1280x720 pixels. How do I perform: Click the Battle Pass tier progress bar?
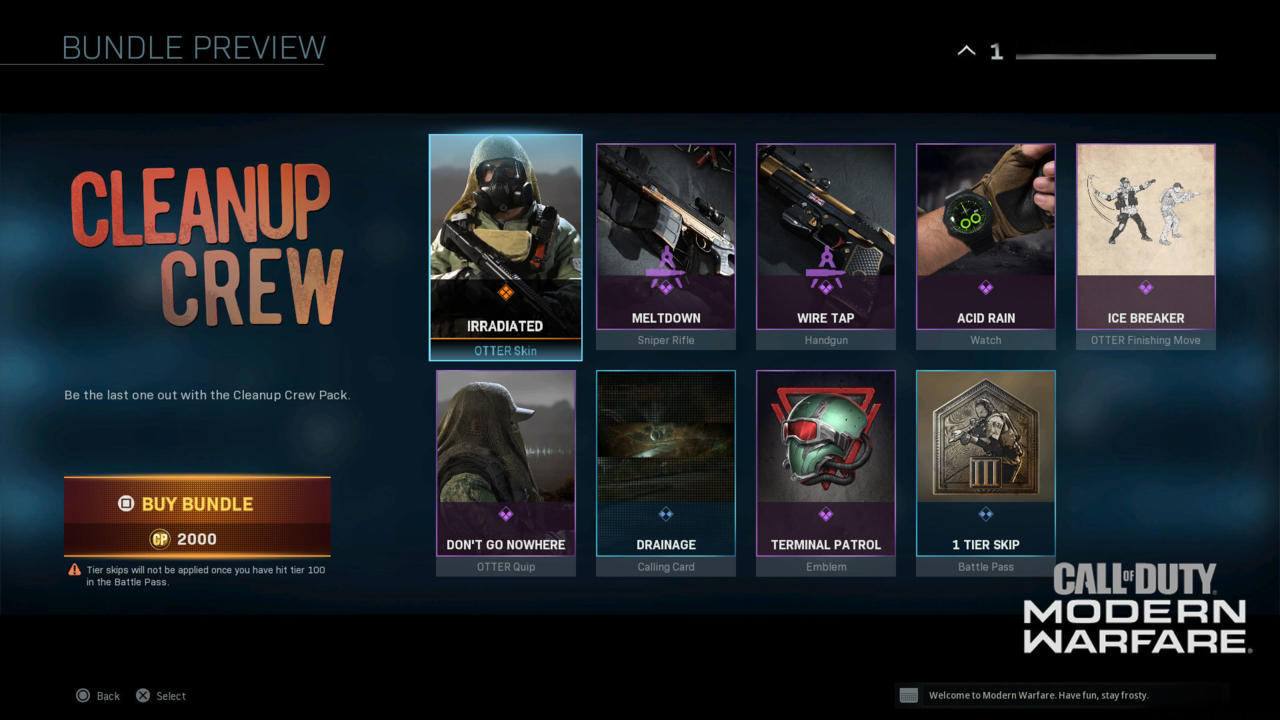click(x=1115, y=56)
